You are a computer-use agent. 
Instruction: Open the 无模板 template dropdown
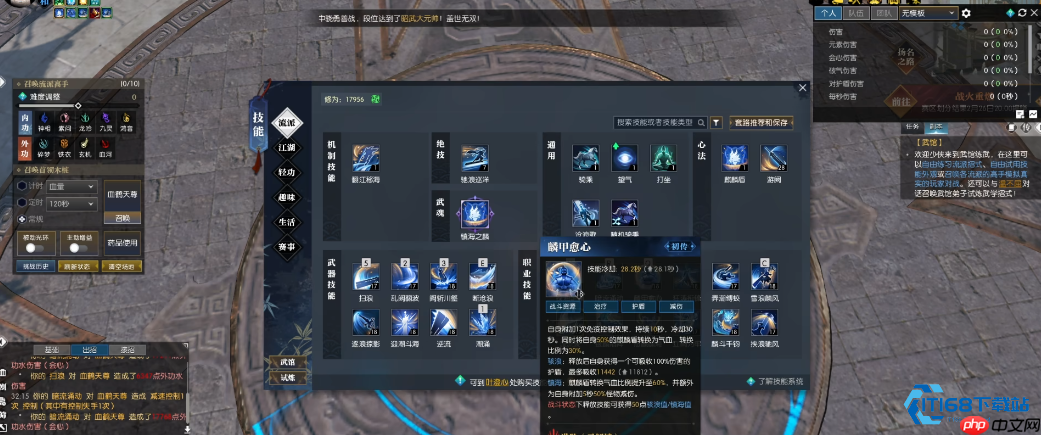pyautogui.click(x=930, y=13)
